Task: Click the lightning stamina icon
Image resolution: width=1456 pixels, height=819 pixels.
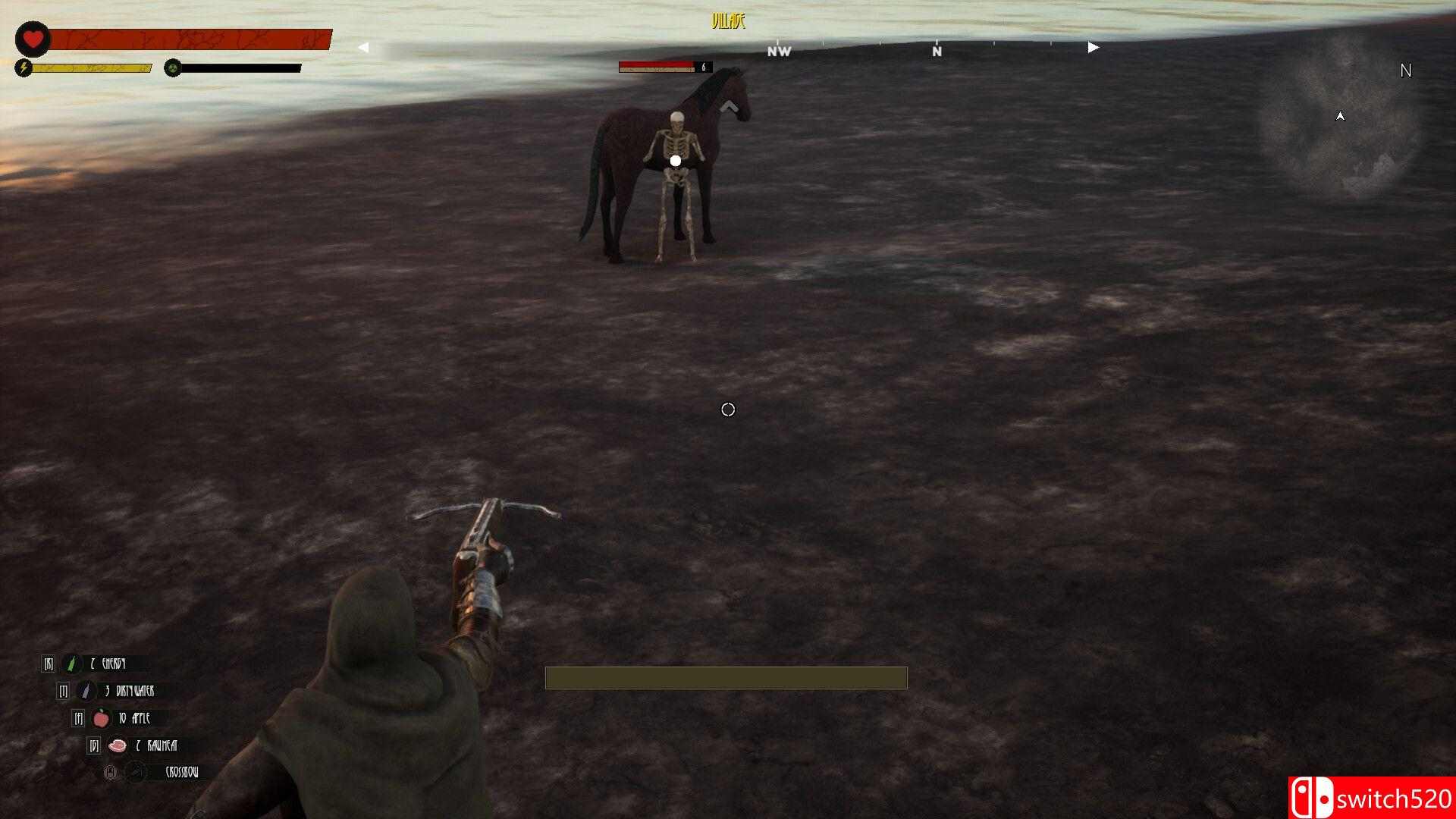Action: coord(25,68)
